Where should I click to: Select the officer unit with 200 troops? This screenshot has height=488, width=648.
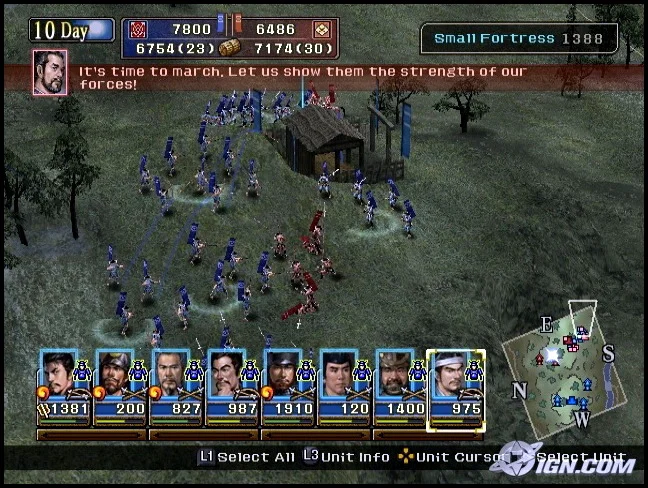[x=120, y=384]
